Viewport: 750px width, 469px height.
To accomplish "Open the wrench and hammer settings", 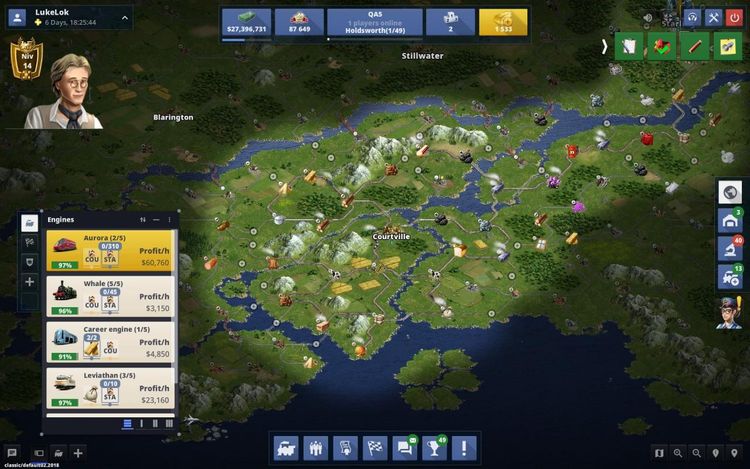I will 714,17.
